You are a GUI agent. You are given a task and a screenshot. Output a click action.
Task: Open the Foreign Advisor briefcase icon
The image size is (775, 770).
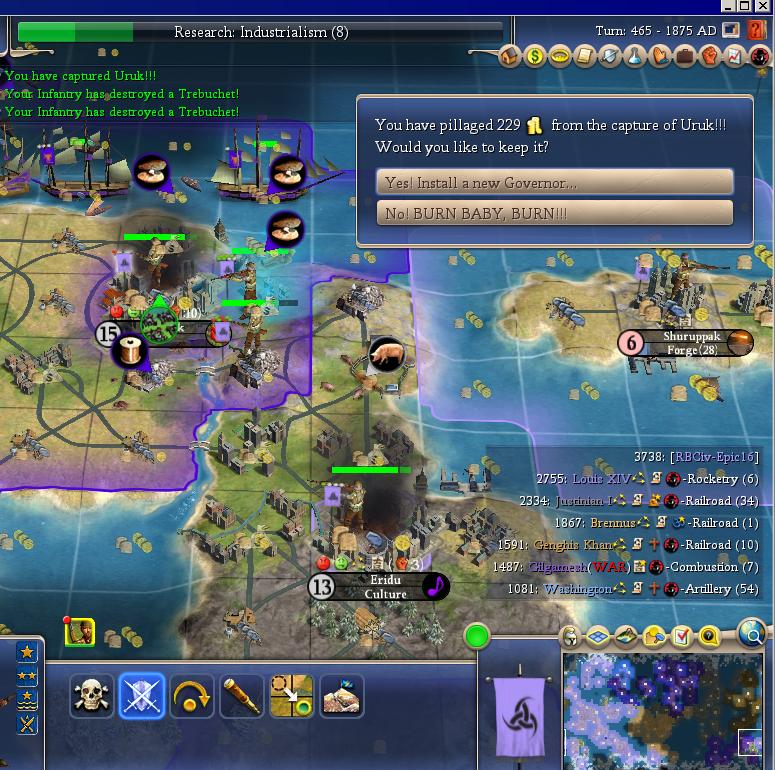pyautogui.click(x=685, y=57)
